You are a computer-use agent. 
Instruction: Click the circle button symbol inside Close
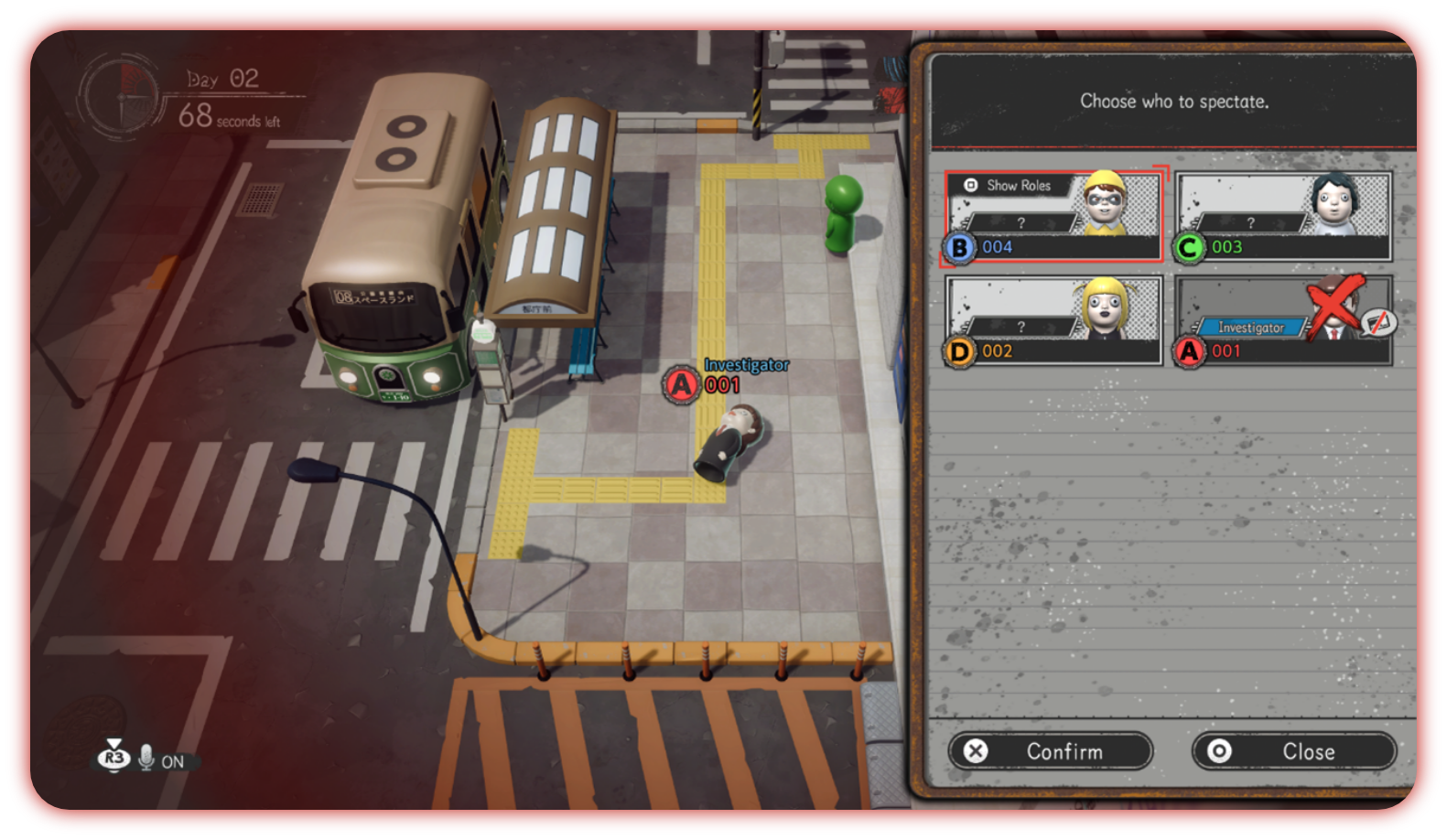click(x=1220, y=750)
